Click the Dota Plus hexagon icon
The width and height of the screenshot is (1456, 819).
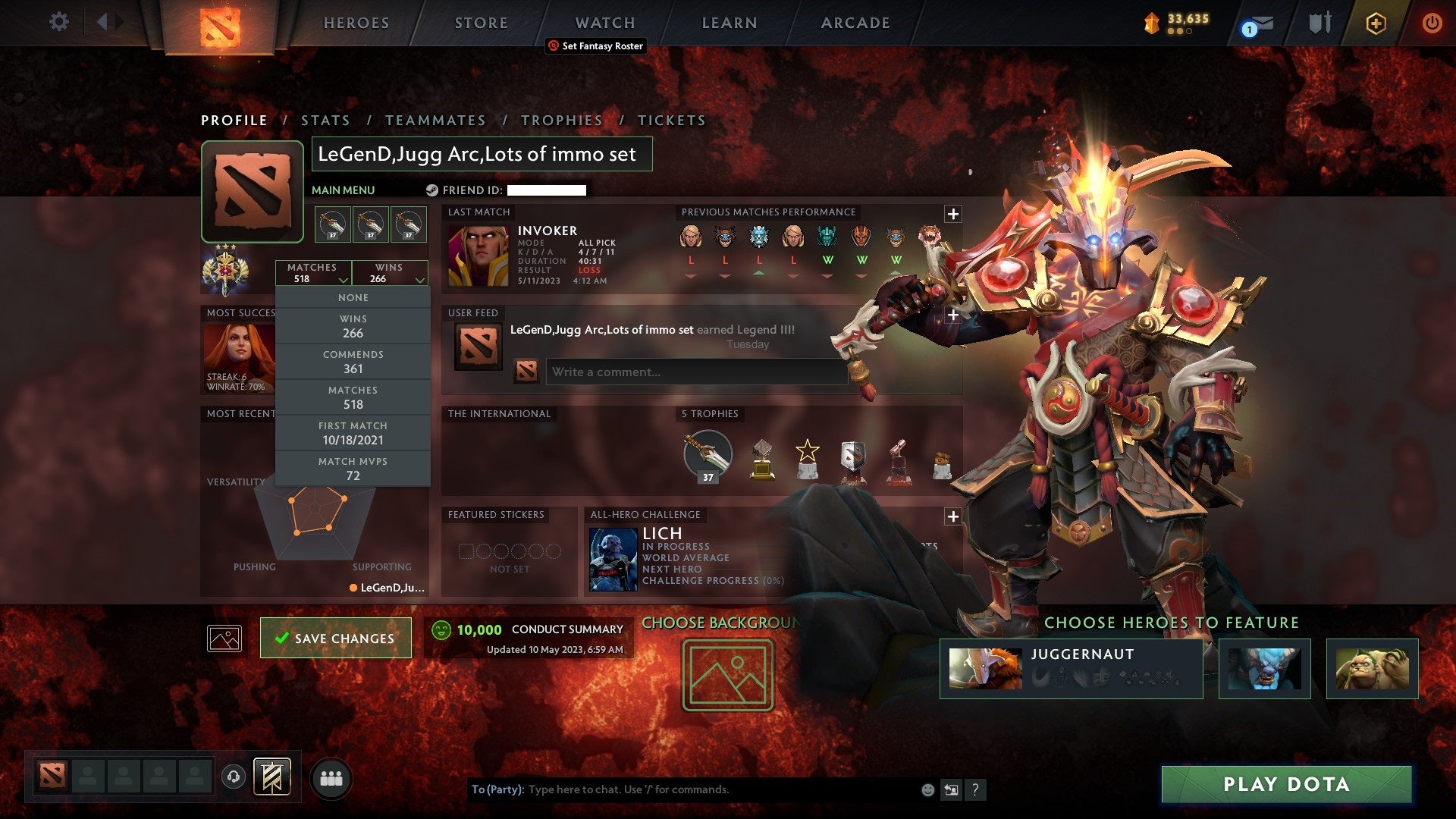(x=1376, y=23)
